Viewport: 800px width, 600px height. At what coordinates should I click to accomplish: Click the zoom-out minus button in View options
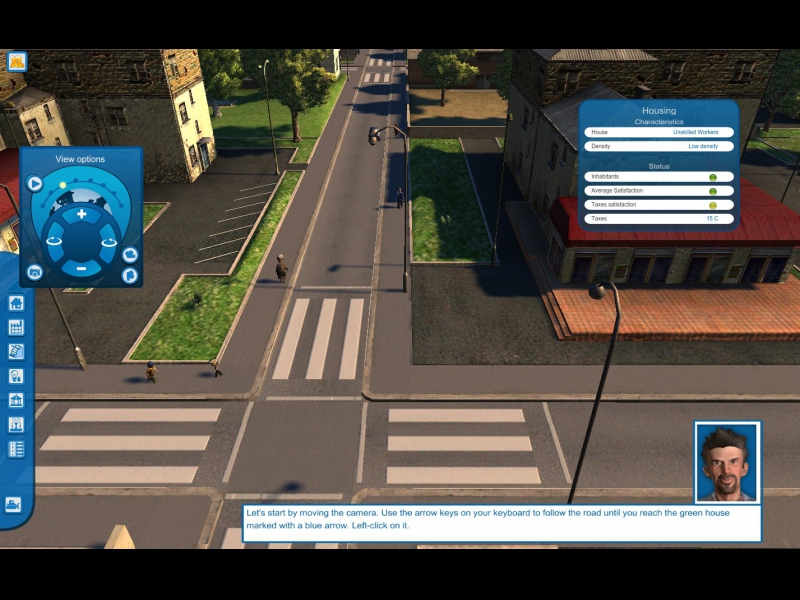82,268
